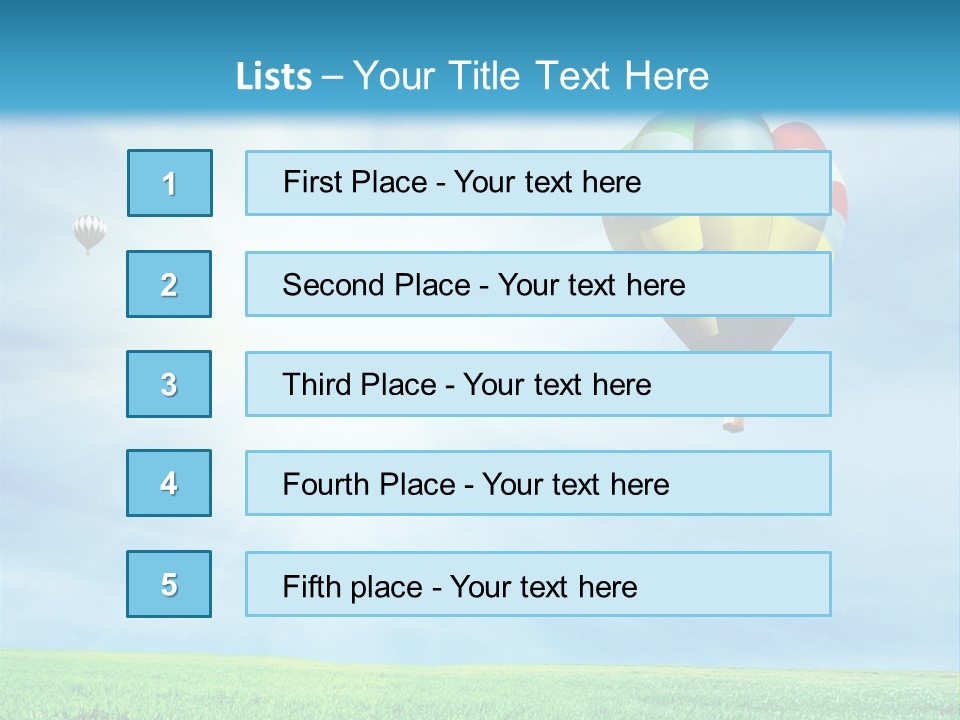This screenshot has height=720, width=960.
Task: Choose the First Place text row
Action: [538, 183]
